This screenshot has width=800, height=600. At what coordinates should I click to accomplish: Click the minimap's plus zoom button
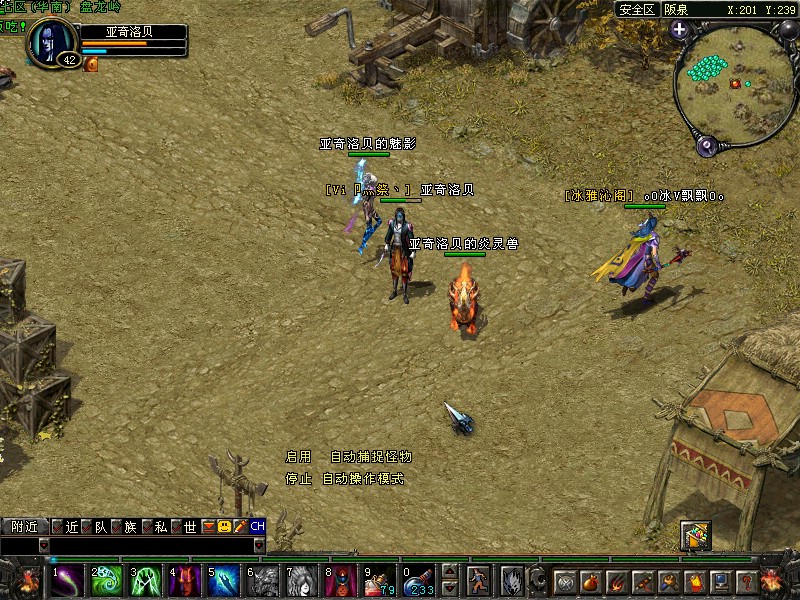pos(680,29)
